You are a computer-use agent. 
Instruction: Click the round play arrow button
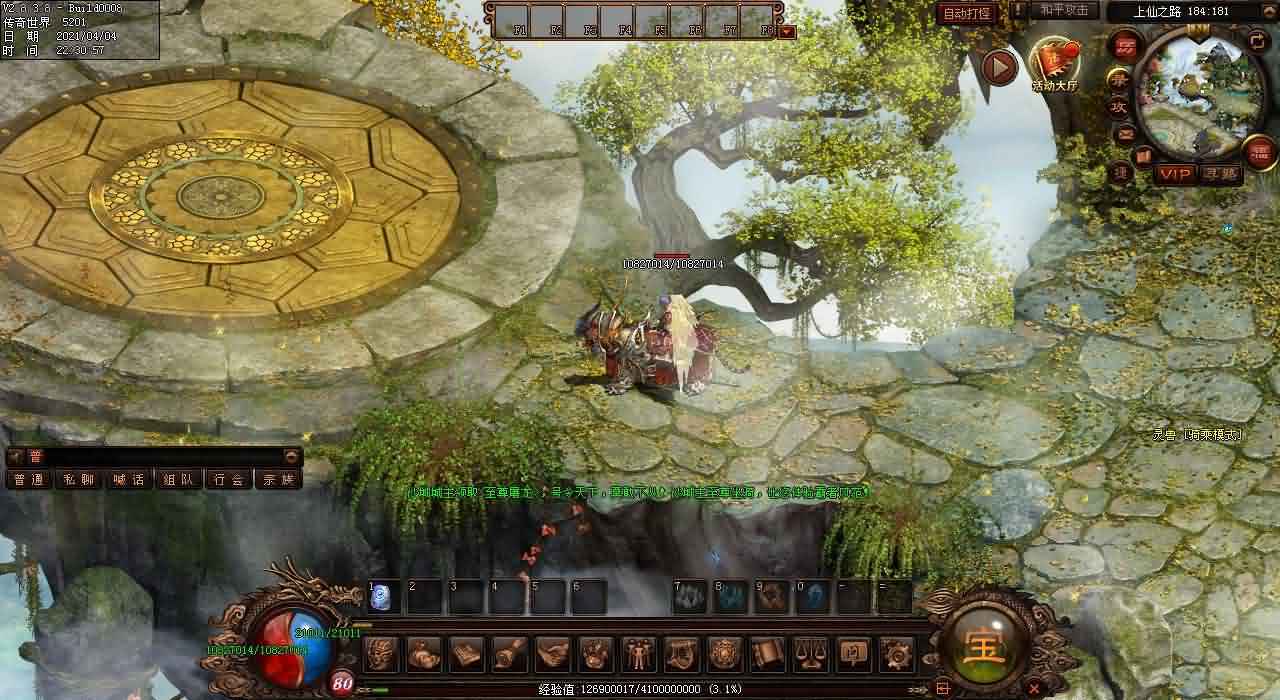pyautogui.click(x=999, y=67)
